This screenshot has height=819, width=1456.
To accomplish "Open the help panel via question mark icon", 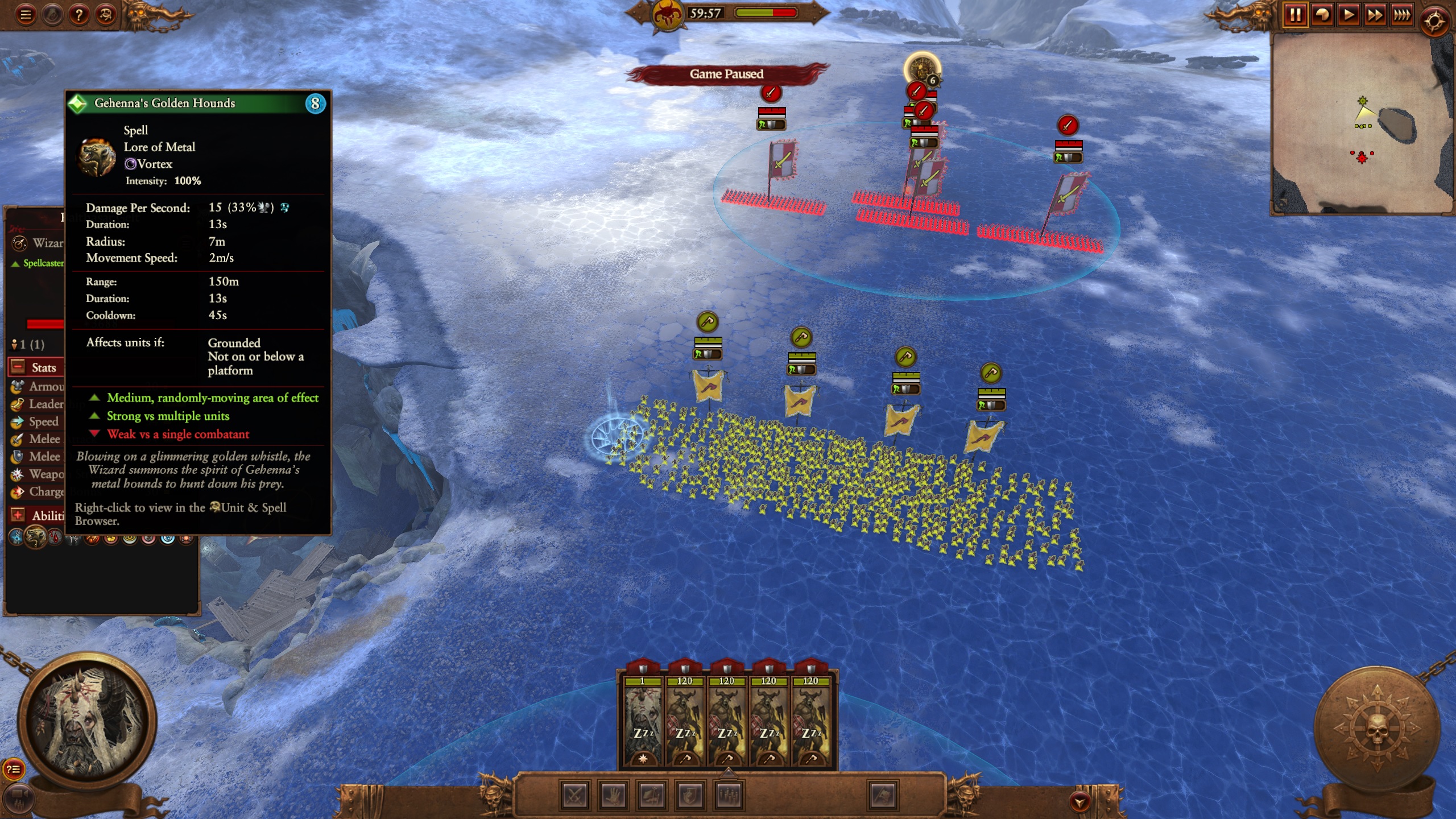I will click(x=78, y=15).
